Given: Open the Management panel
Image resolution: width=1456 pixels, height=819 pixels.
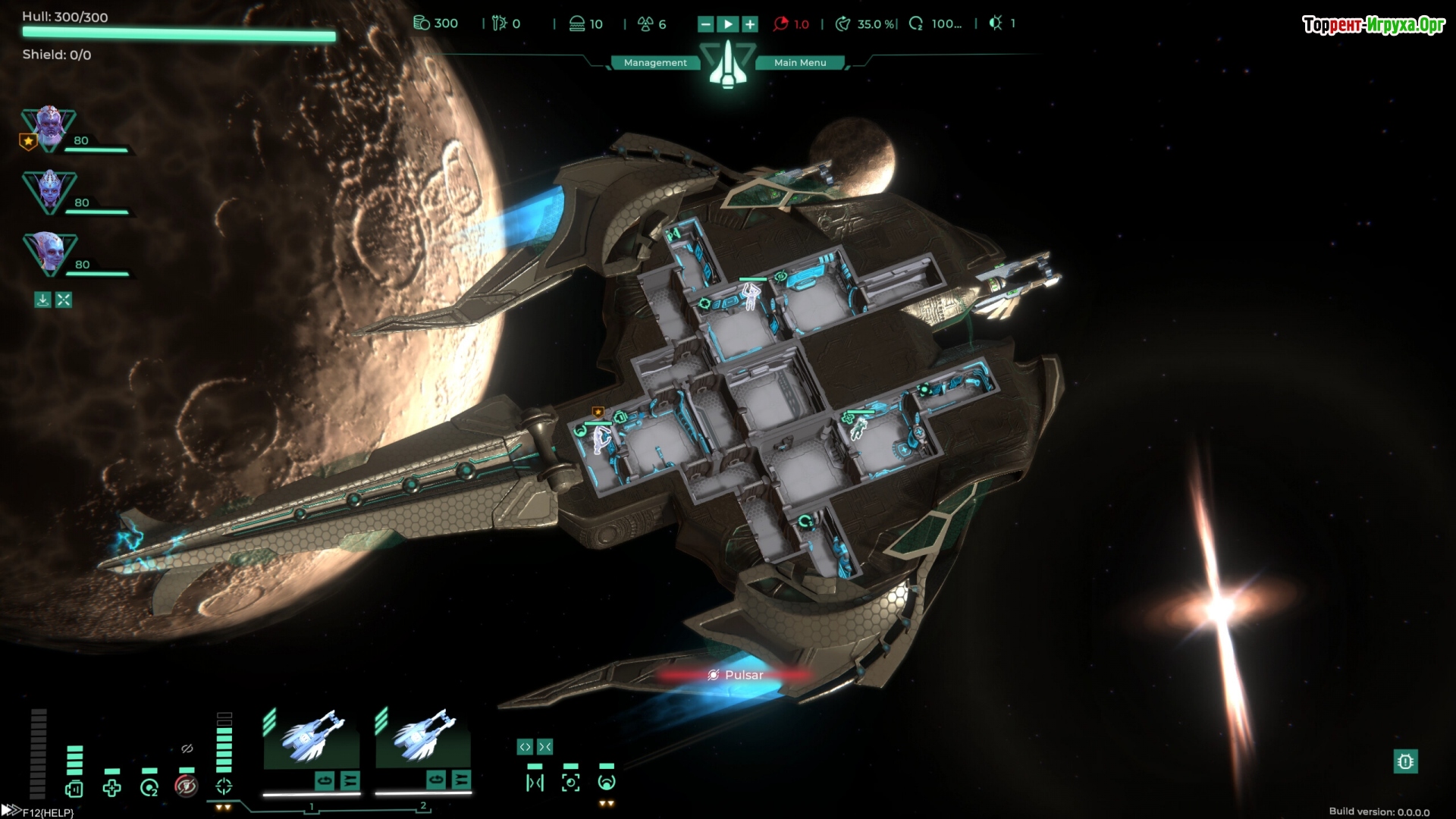Looking at the screenshot, I should 655,63.
